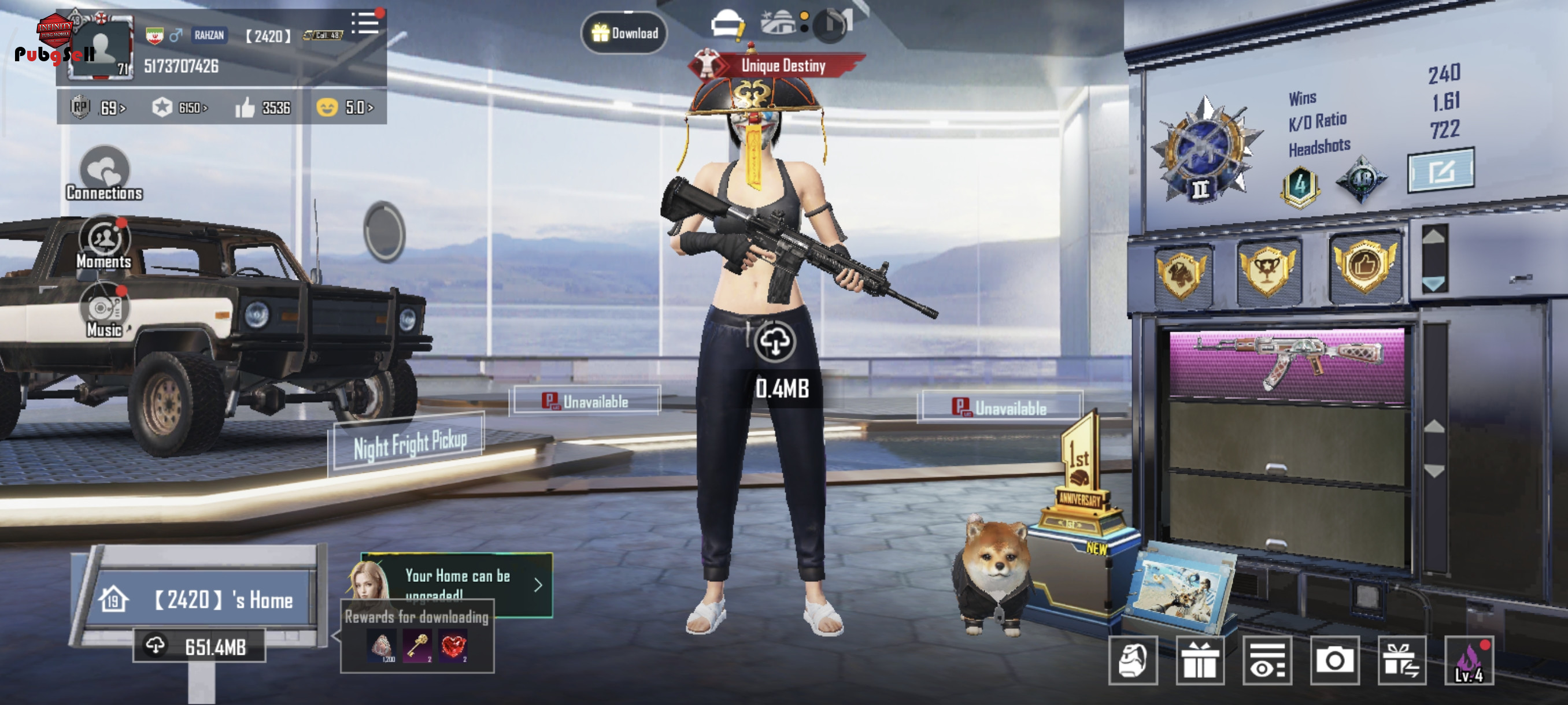This screenshot has height=705, width=1568.
Task: Open the gift box icon
Action: (x=1200, y=660)
